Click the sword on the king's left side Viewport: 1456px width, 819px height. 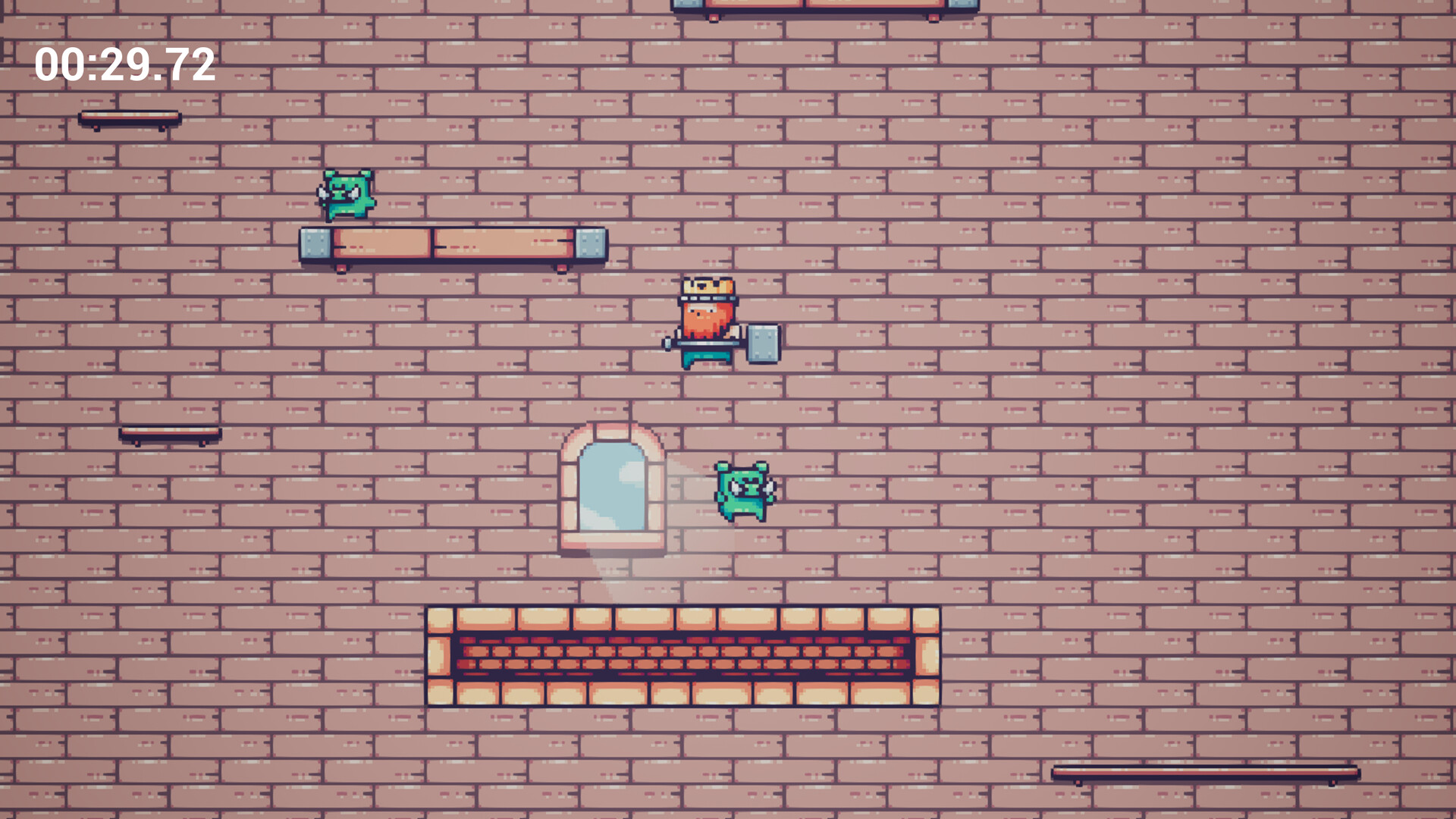tap(667, 344)
